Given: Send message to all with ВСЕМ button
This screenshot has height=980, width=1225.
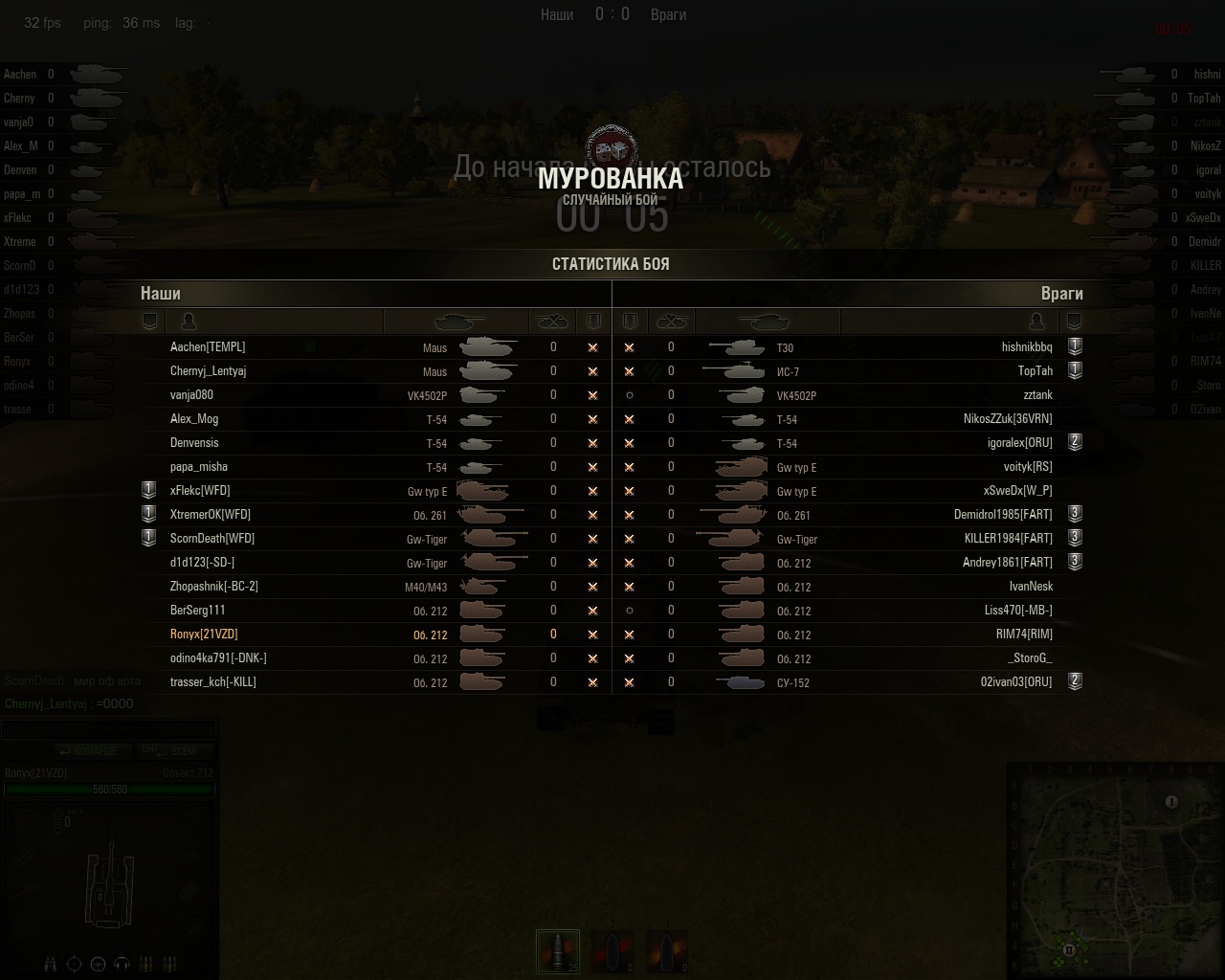Looking at the screenshot, I should click(175, 751).
